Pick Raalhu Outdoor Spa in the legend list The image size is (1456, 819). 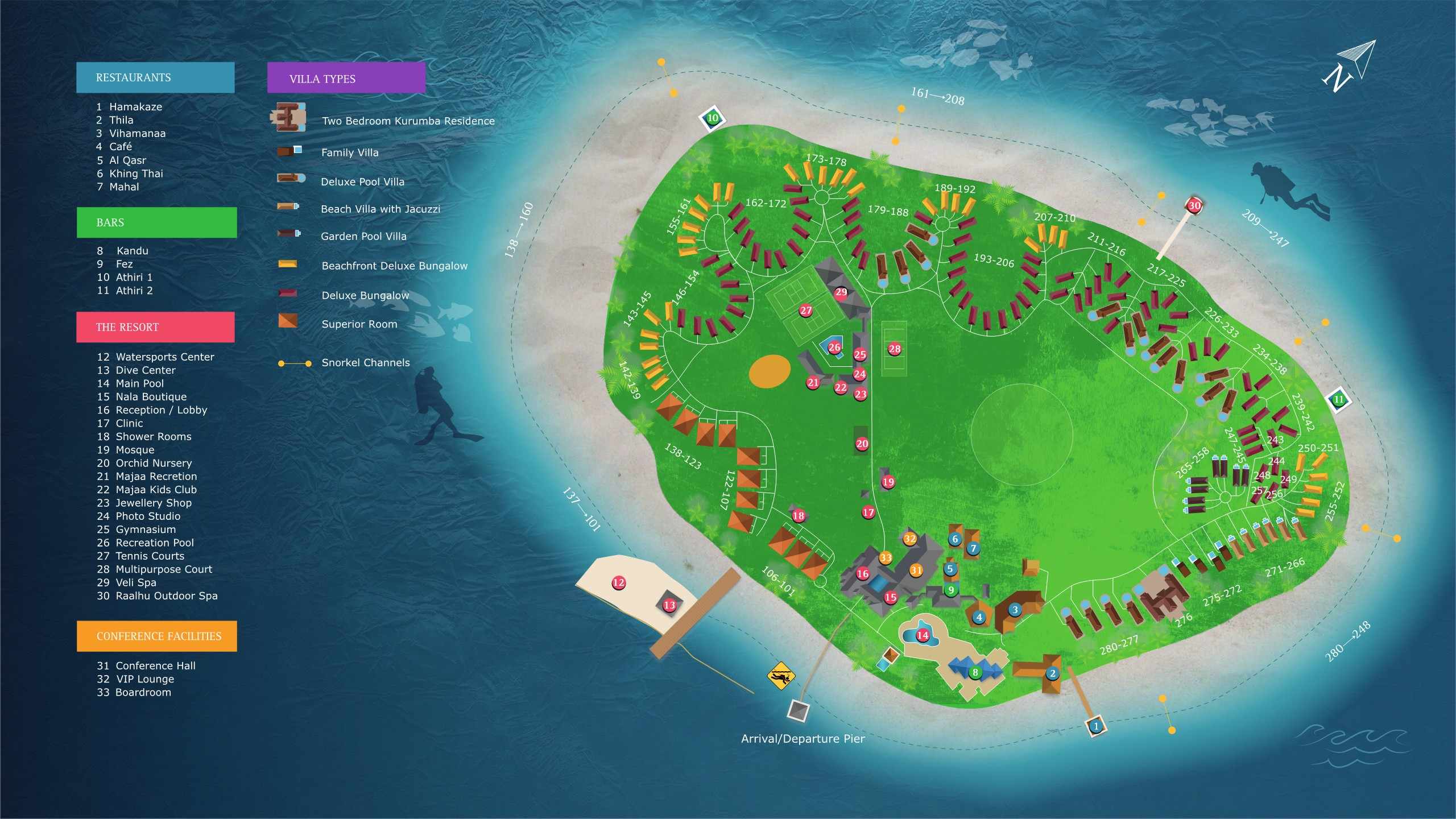click(x=166, y=596)
